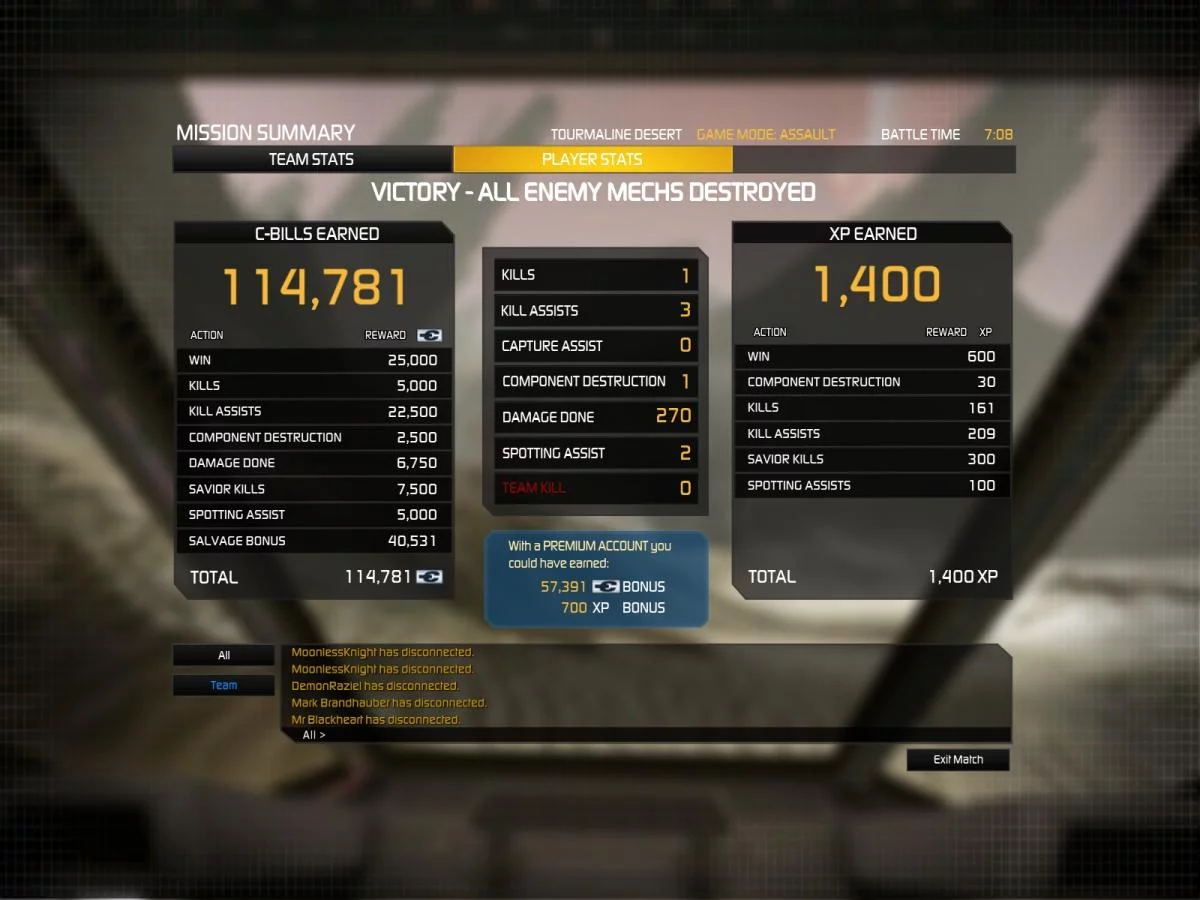
Task: Show the All chat channel
Action: tap(224, 656)
